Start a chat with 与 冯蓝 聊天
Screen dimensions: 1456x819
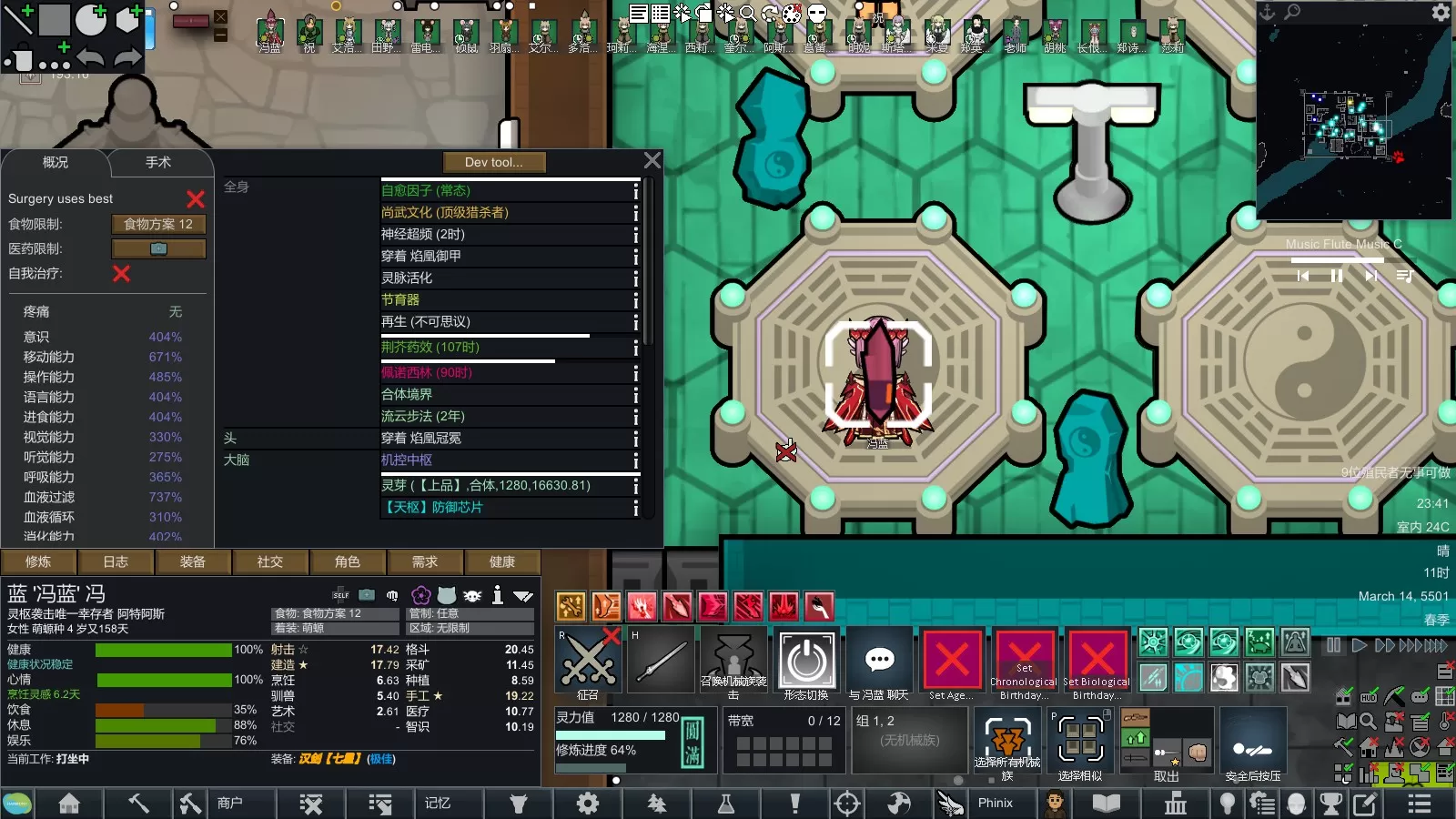(879, 662)
